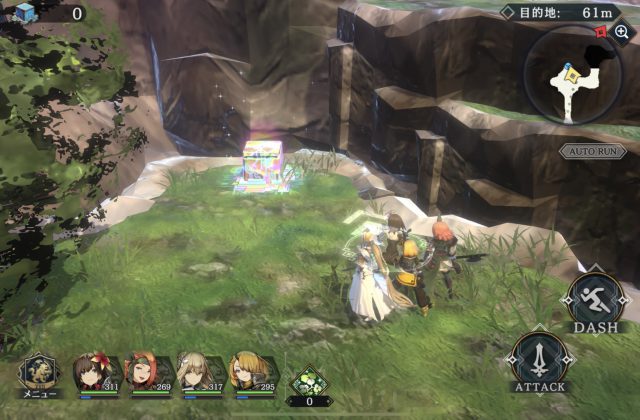Pick the blonde character portrait with 295 HP

[x=250, y=372]
